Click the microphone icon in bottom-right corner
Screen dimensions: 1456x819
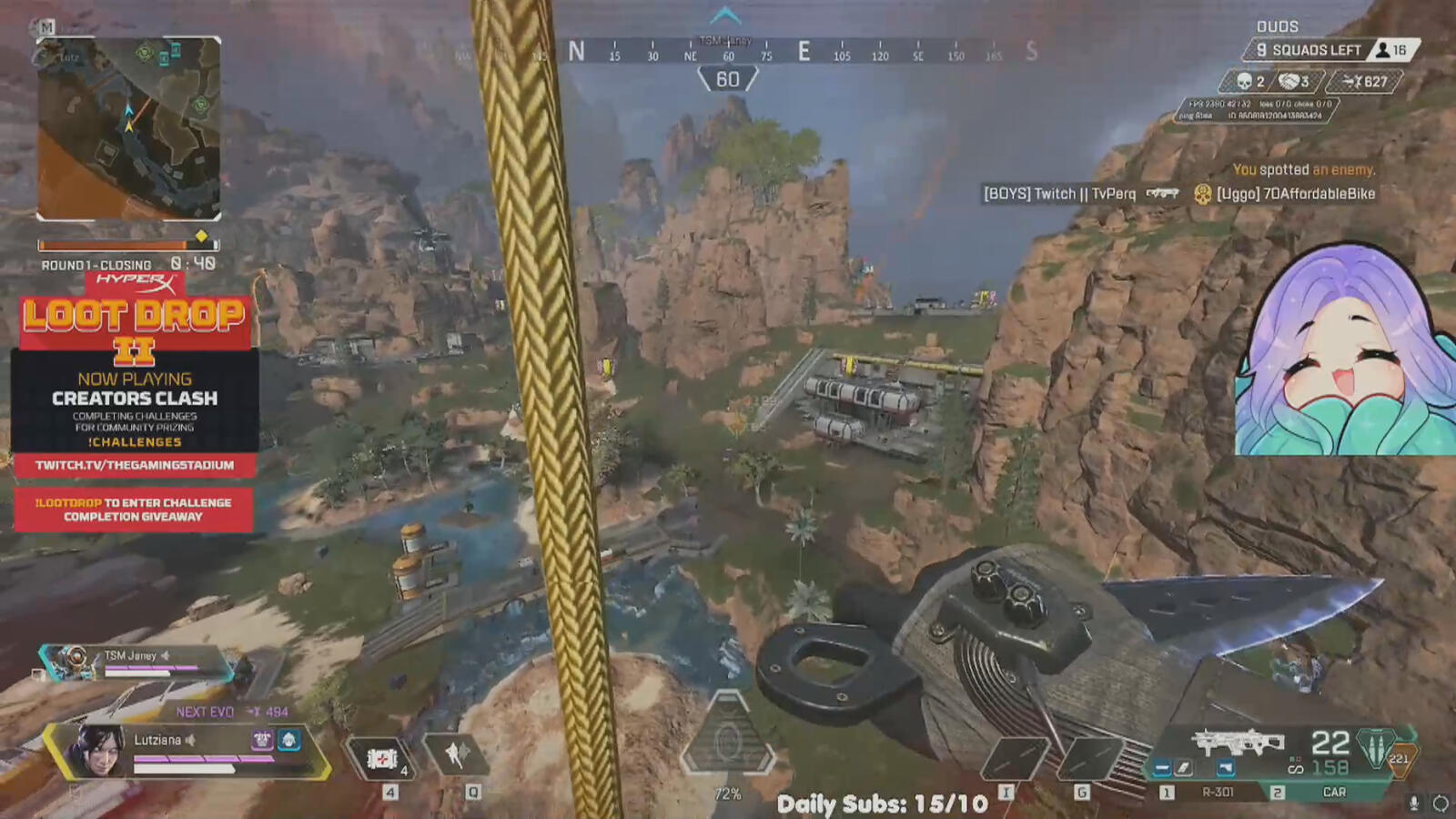(1414, 802)
